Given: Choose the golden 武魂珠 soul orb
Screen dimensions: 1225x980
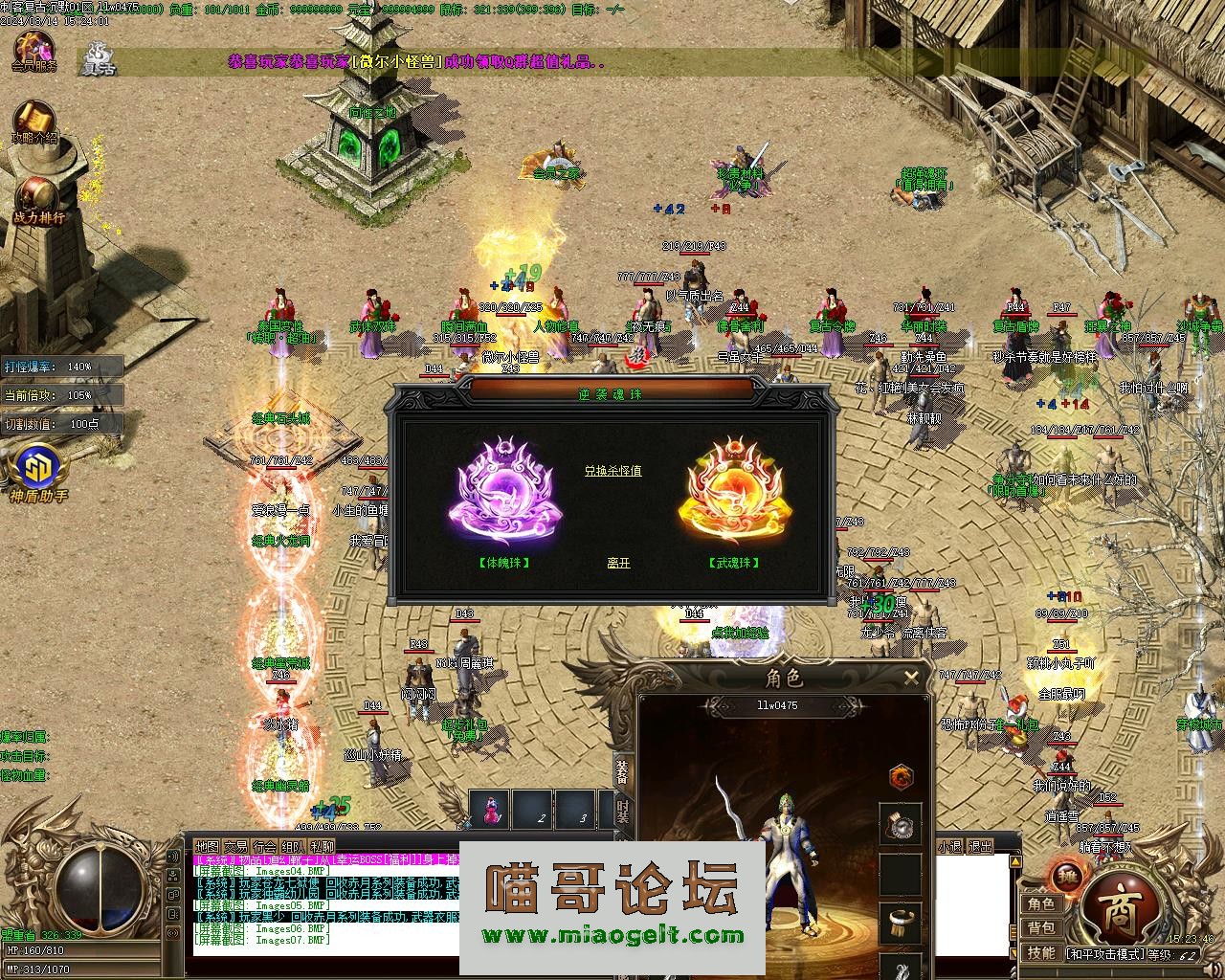Looking at the screenshot, I should [734, 491].
